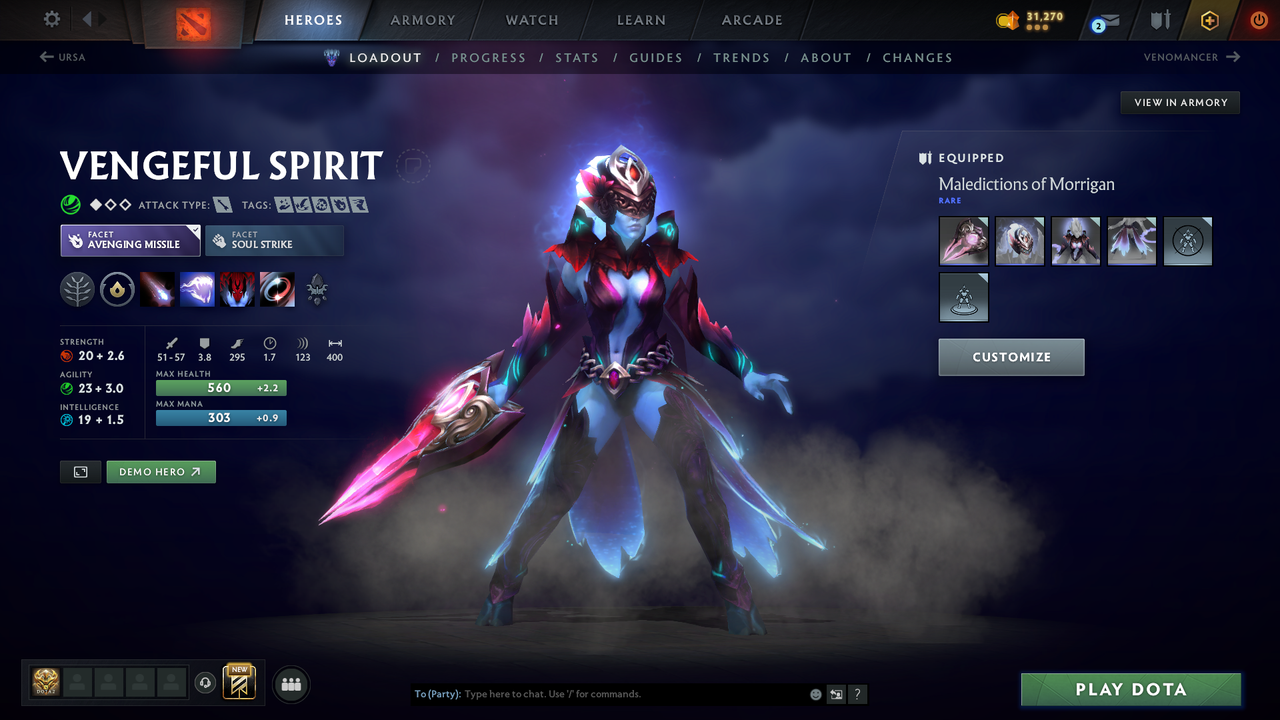The width and height of the screenshot is (1280, 720).
Task: Click the innate ability droplet icon
Action: (x=117, y=289)
